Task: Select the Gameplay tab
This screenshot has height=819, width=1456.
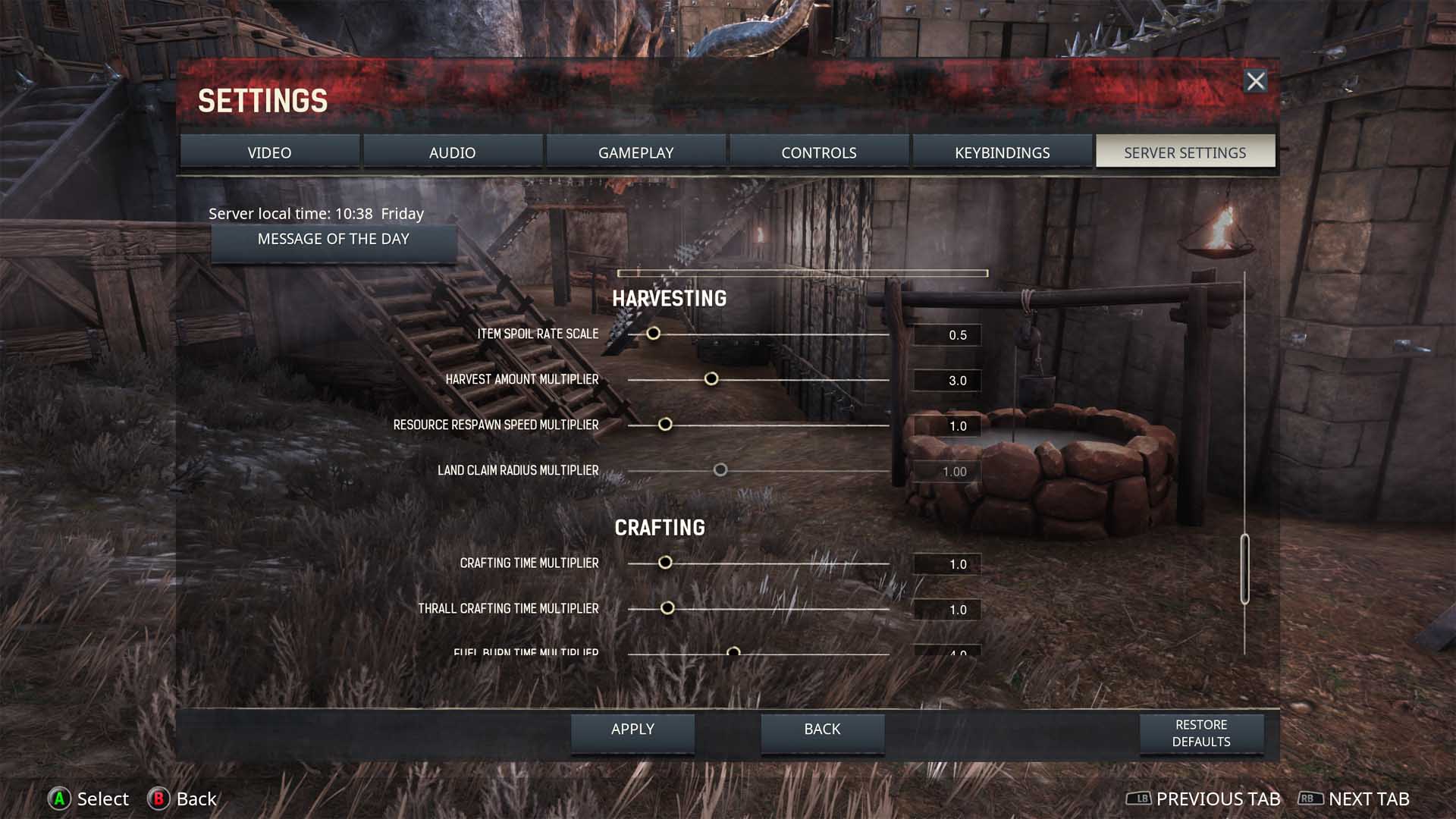Action: [635, 152]
